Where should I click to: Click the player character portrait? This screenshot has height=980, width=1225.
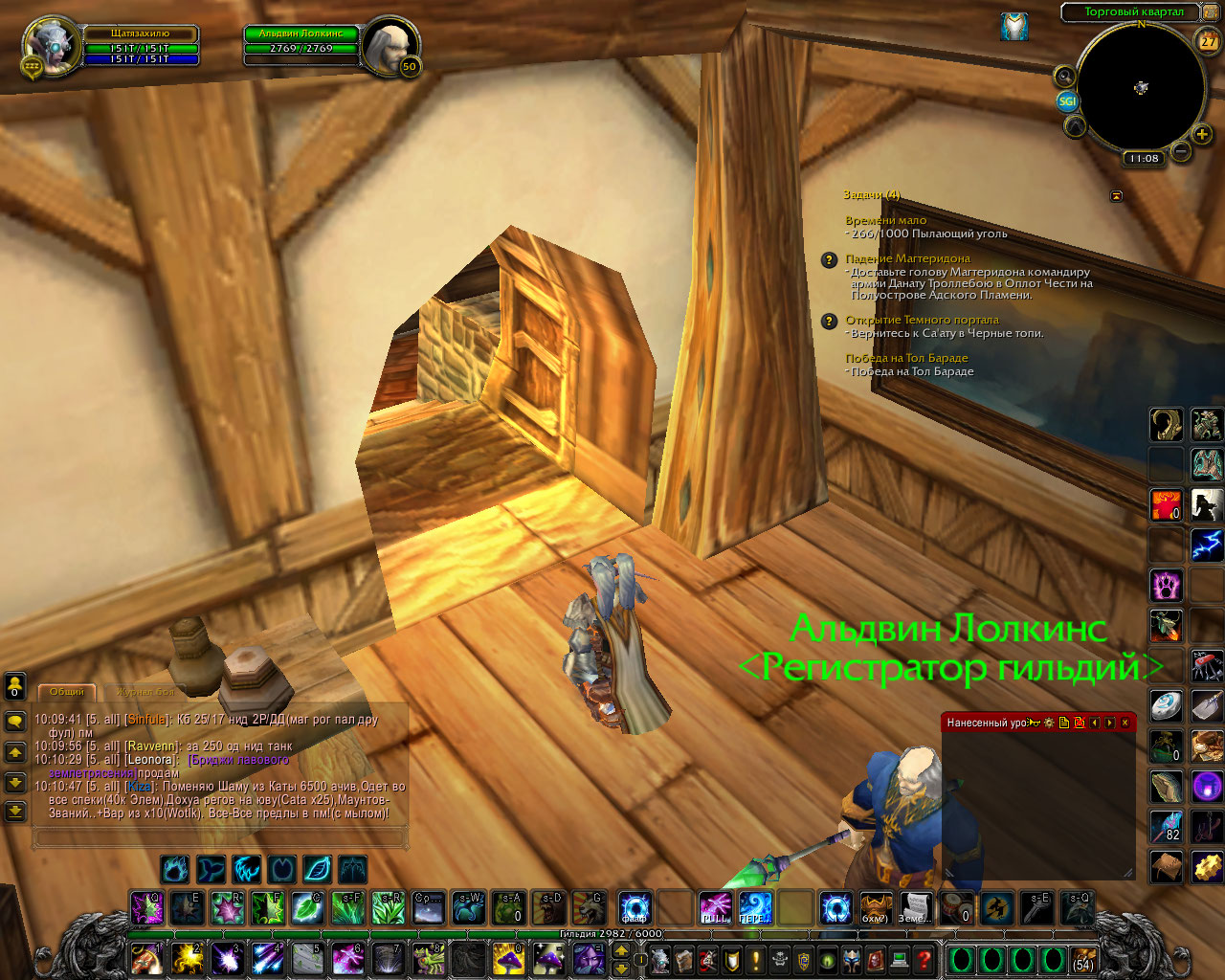(x=51, y=44)
